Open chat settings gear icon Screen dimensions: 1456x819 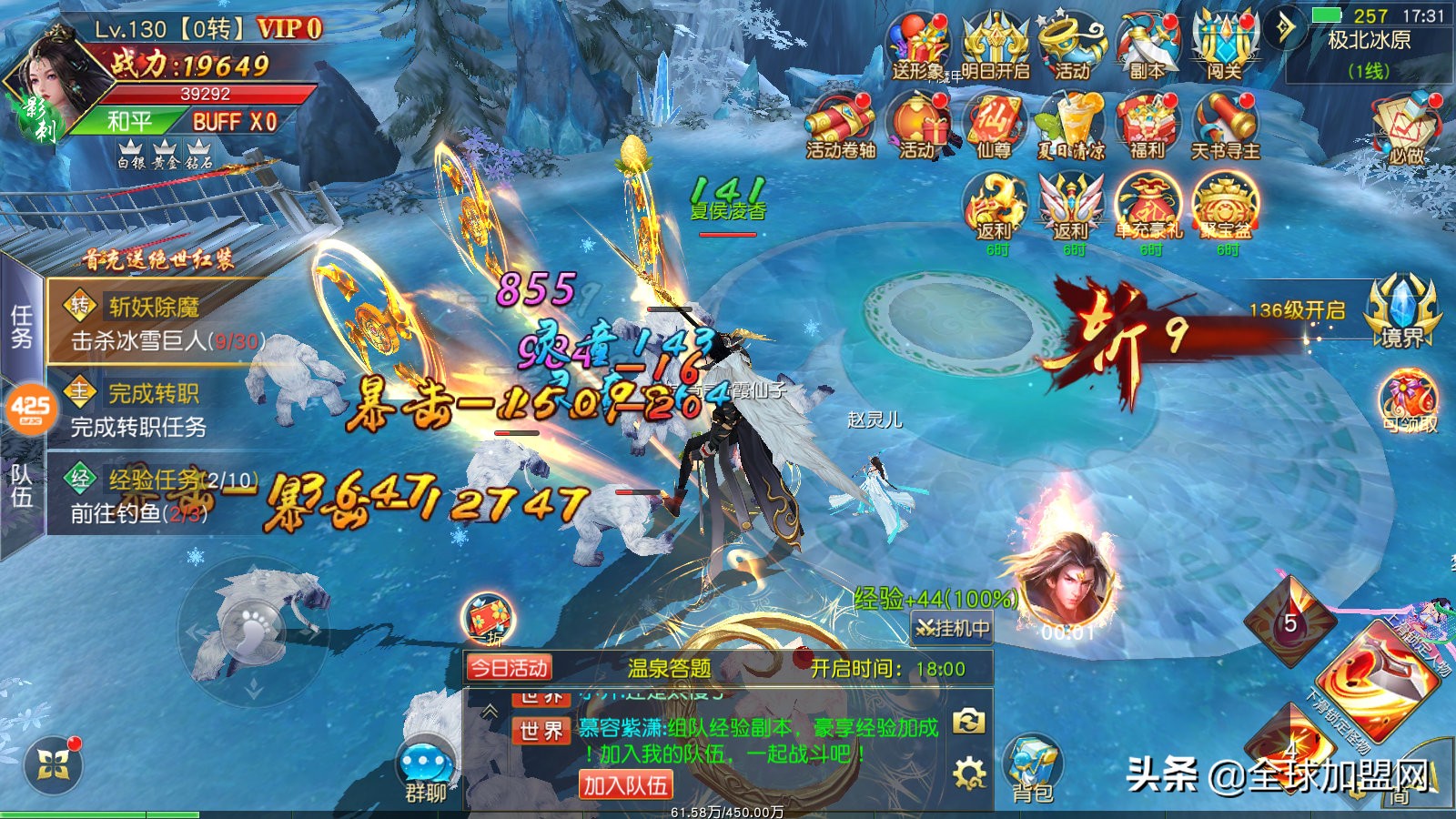tap(969, 774)
